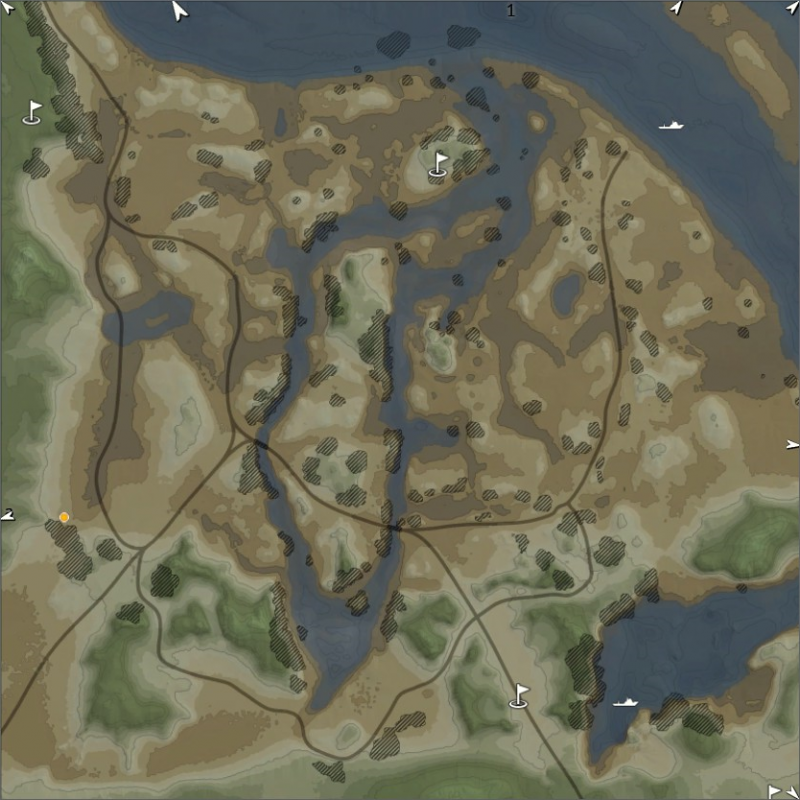Image resolution: width=800 pixels, height=800 pixels.
Task: Select the large white arrow marker at the top edge
Action: click(180, 11)
